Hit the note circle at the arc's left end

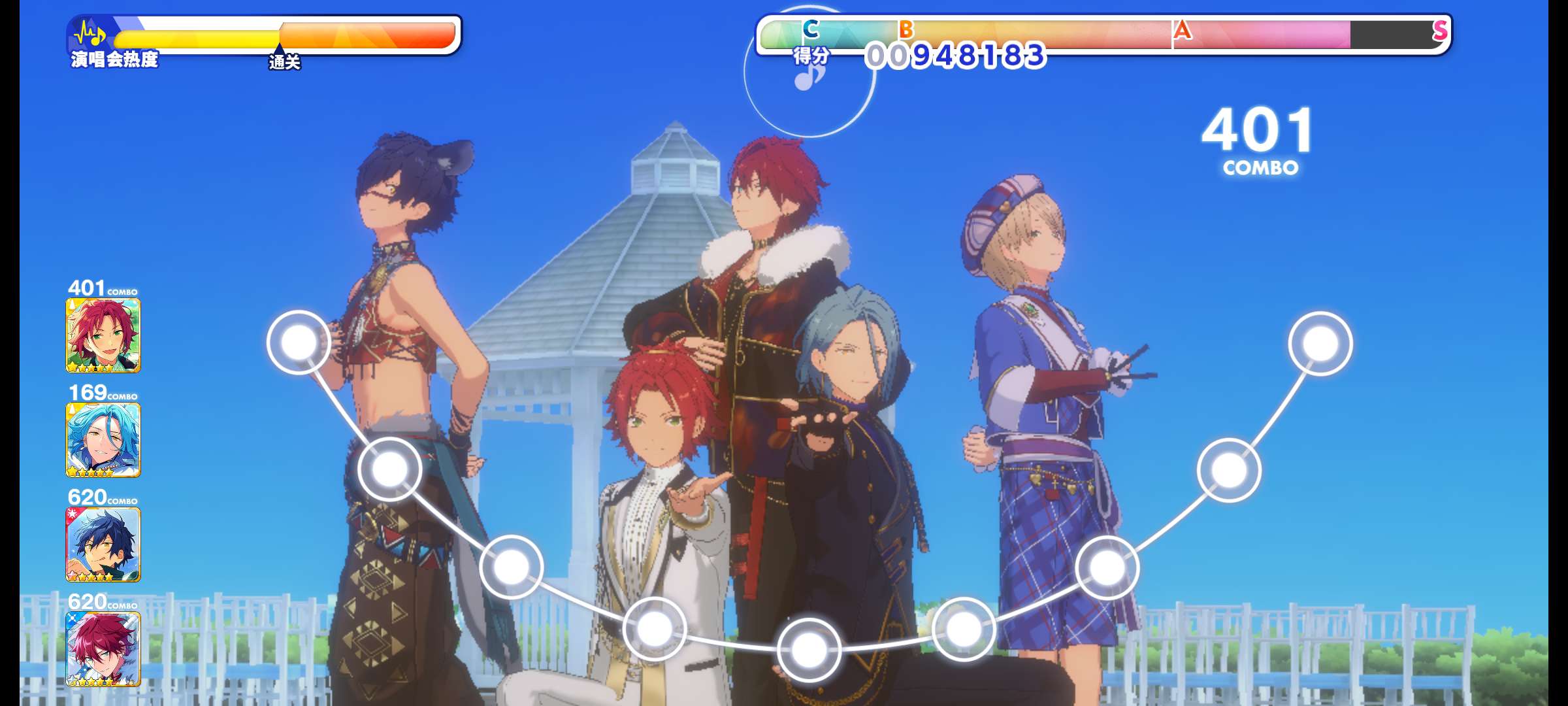click(x=299, y=343)
